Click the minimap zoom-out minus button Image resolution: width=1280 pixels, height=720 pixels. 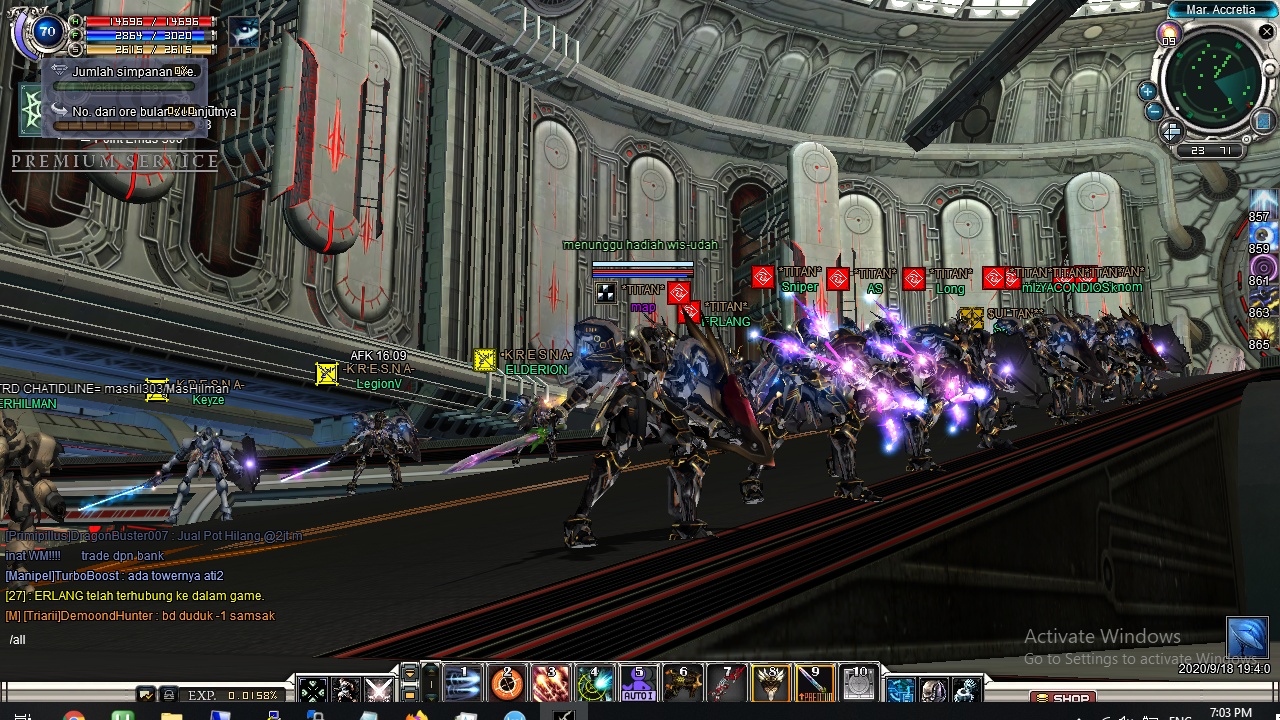1154,111
